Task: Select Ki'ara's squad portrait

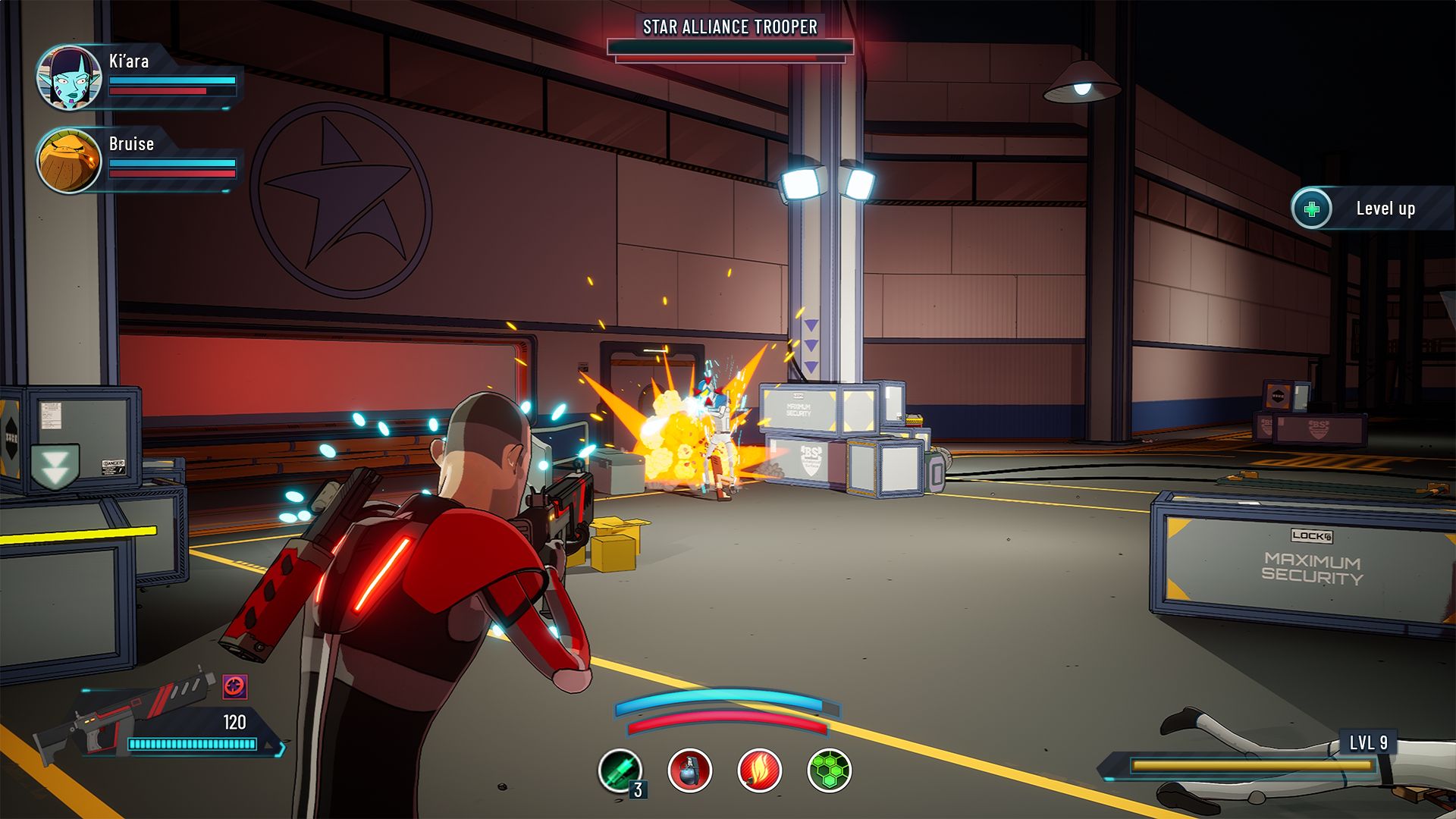Action: coord(69,77)
